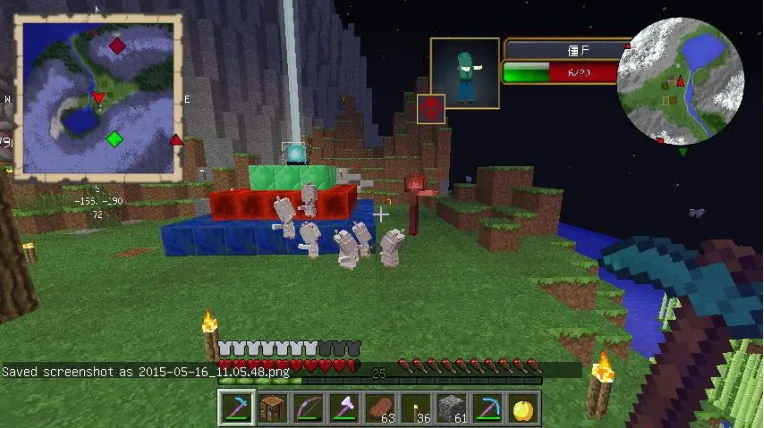Select the pickaxe beside the golden apple
Image resolution: width=764 pixels, height=428 pixels.
click(486, 408)
